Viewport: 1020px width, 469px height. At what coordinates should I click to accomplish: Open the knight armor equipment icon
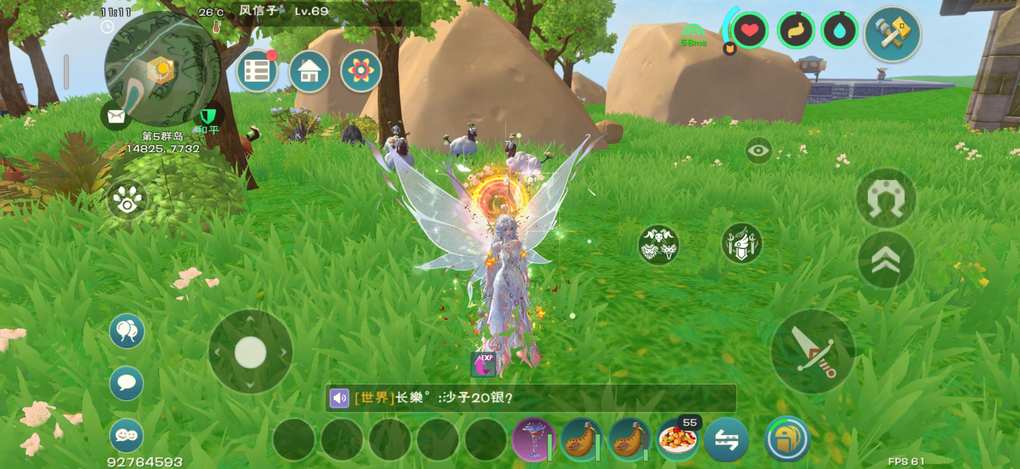(x=741, y=243)
